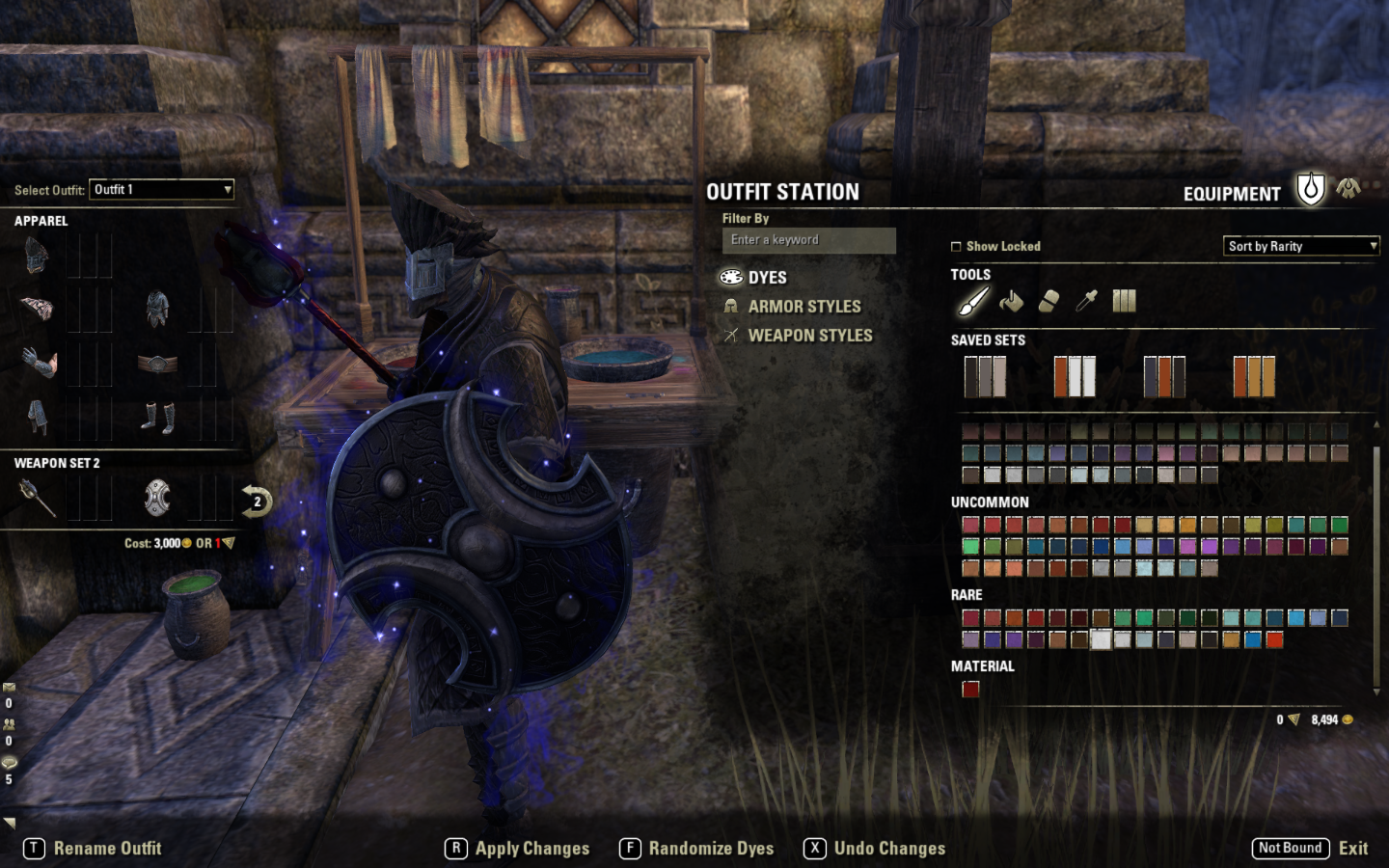The height and width of the screenshot is (868, 1389).
Task: Toggle the Show Locked checkbox
Action: (x=957, y=247)
